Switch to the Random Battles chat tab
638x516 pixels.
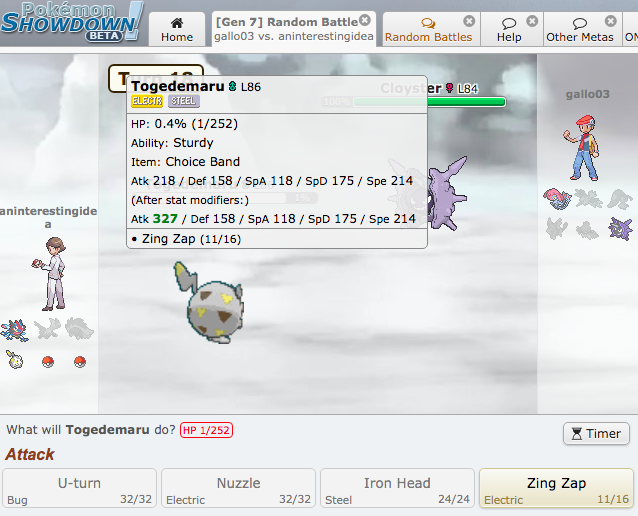click(428, 30)
